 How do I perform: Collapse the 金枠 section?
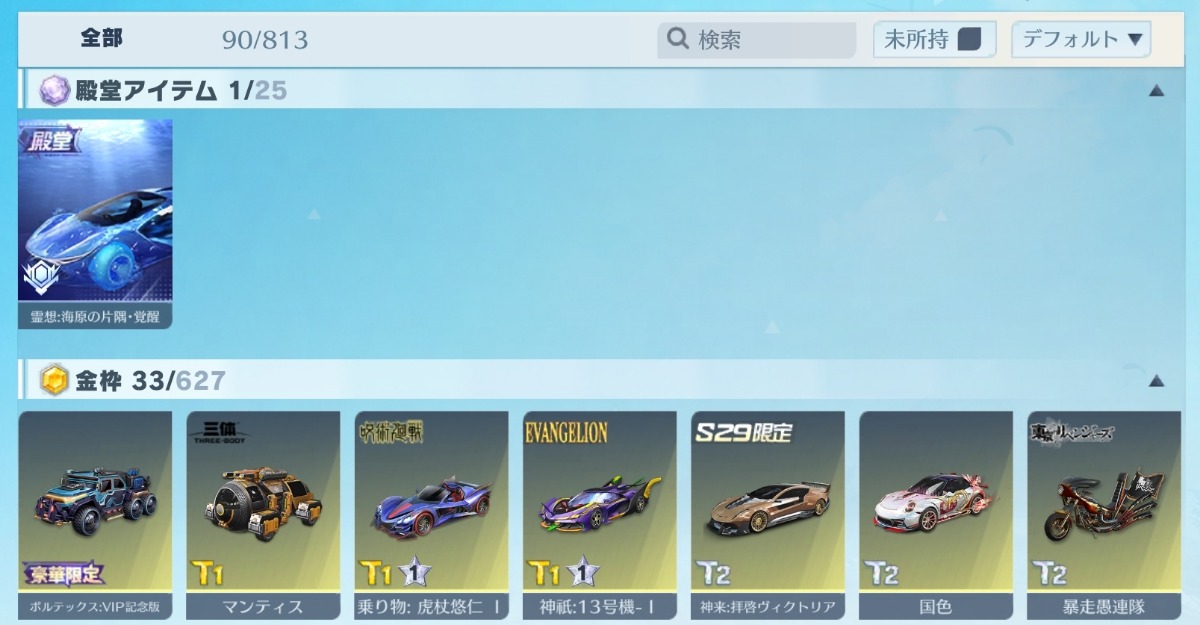(1156, 381)
